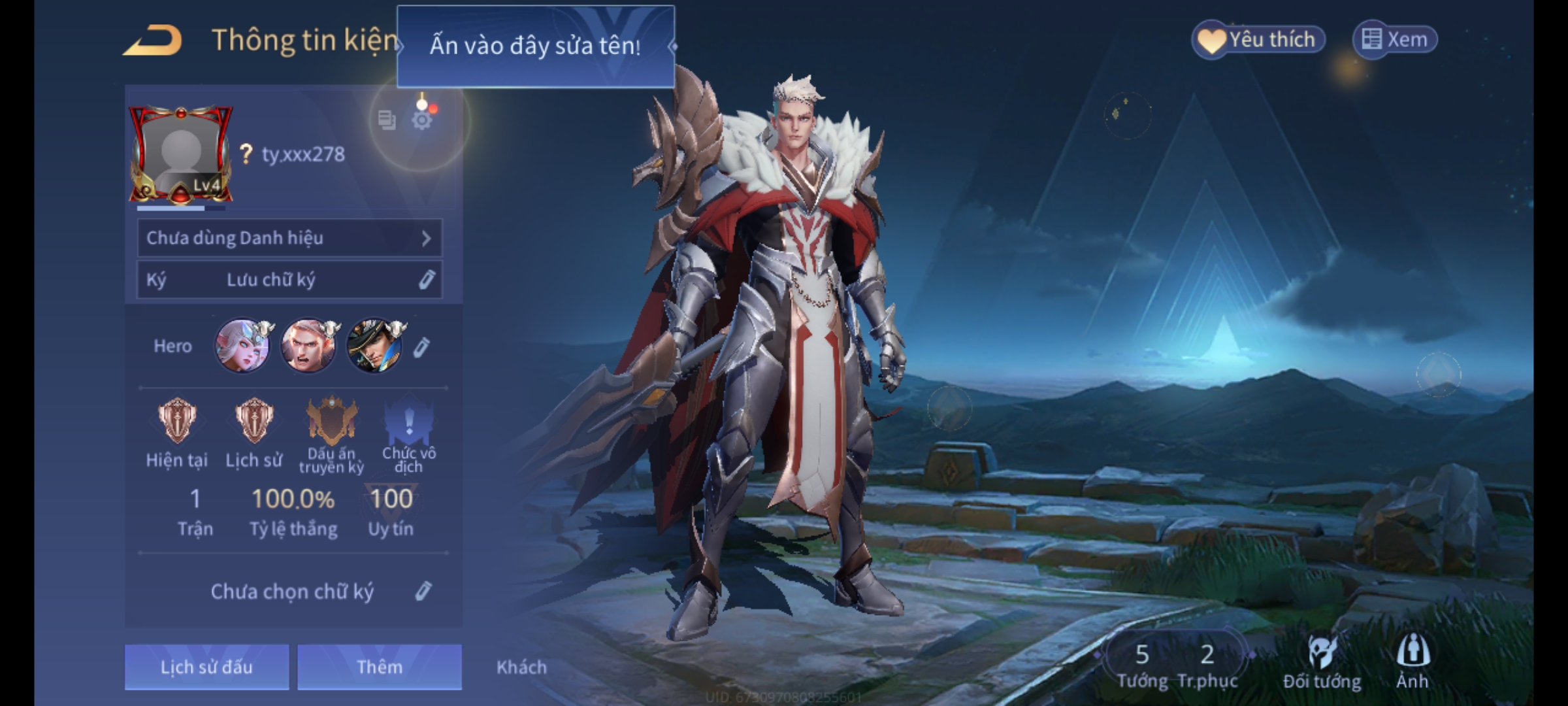Edit the Chưa chọn chữ ký signature
The image size is (1568, 706).
click(x=423, y=592)
